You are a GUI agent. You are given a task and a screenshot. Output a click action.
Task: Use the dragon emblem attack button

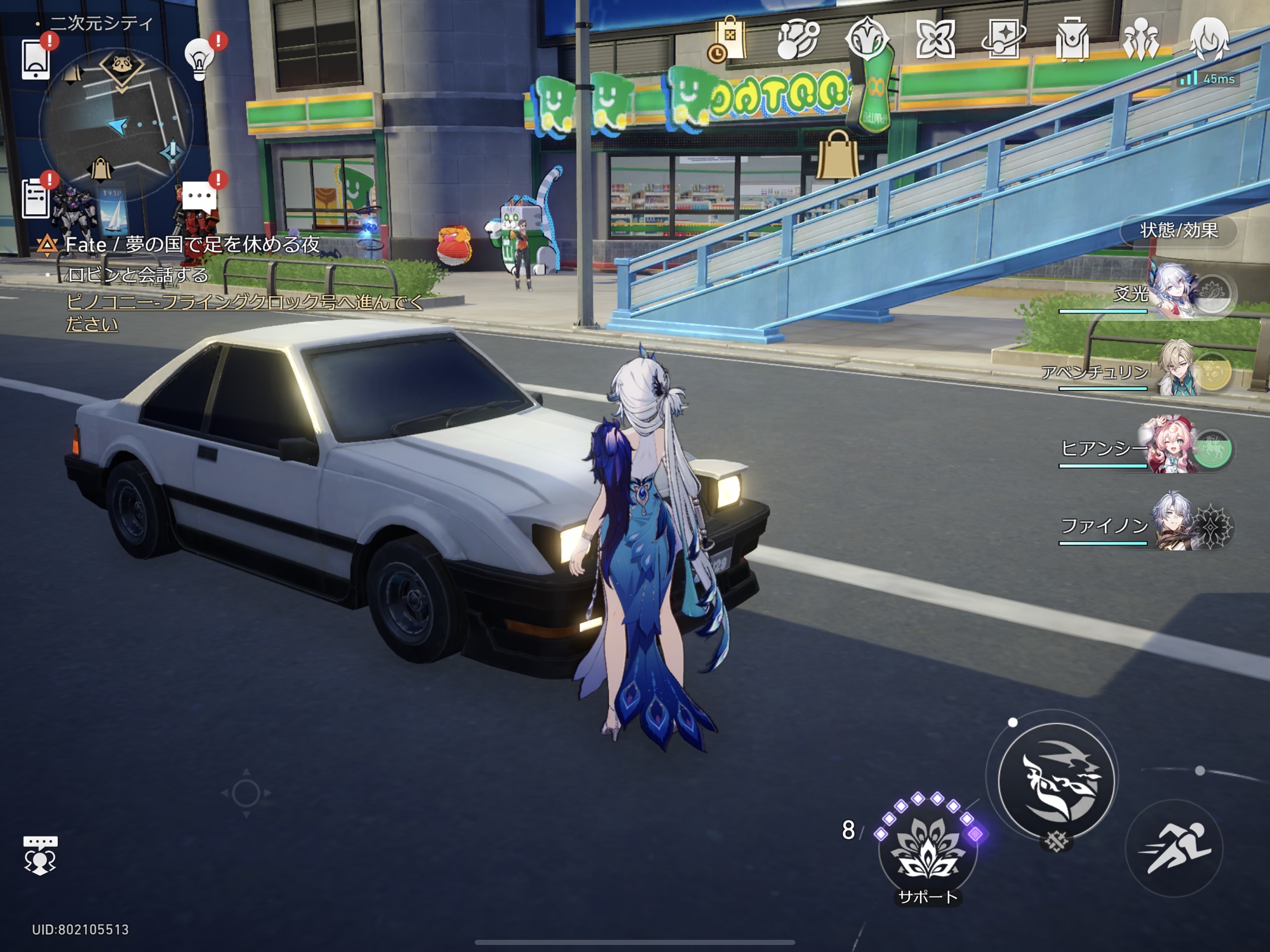point(1056,781)
